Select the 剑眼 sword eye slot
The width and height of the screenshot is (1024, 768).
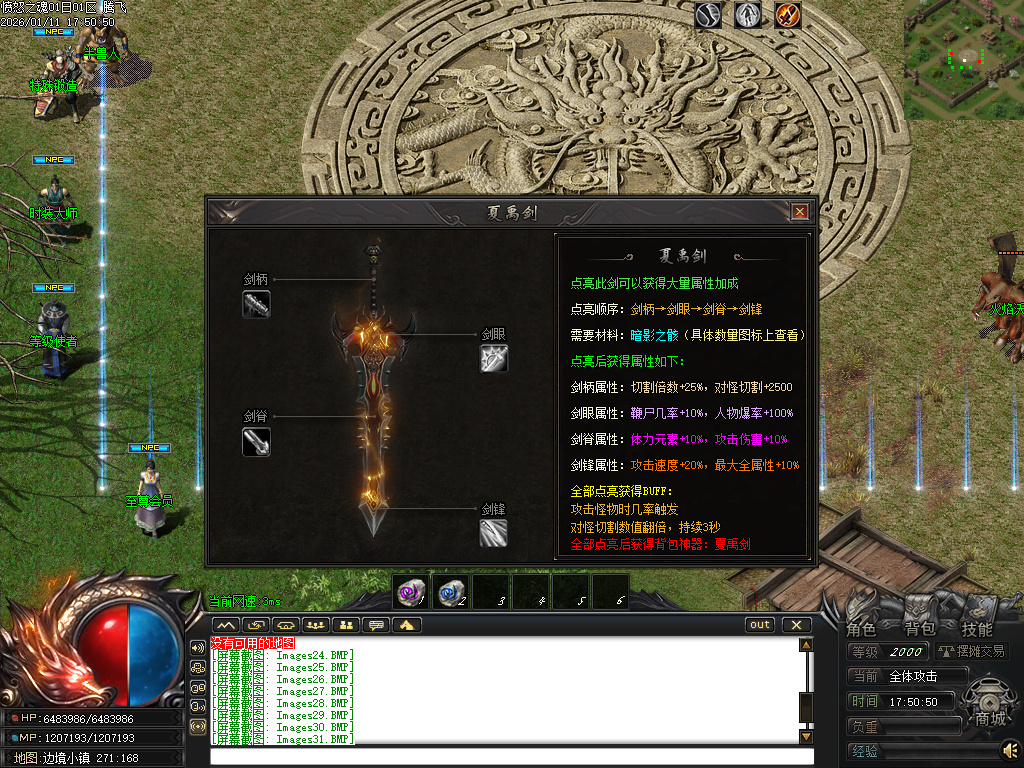pyautogui.click(x=493, y=358)
